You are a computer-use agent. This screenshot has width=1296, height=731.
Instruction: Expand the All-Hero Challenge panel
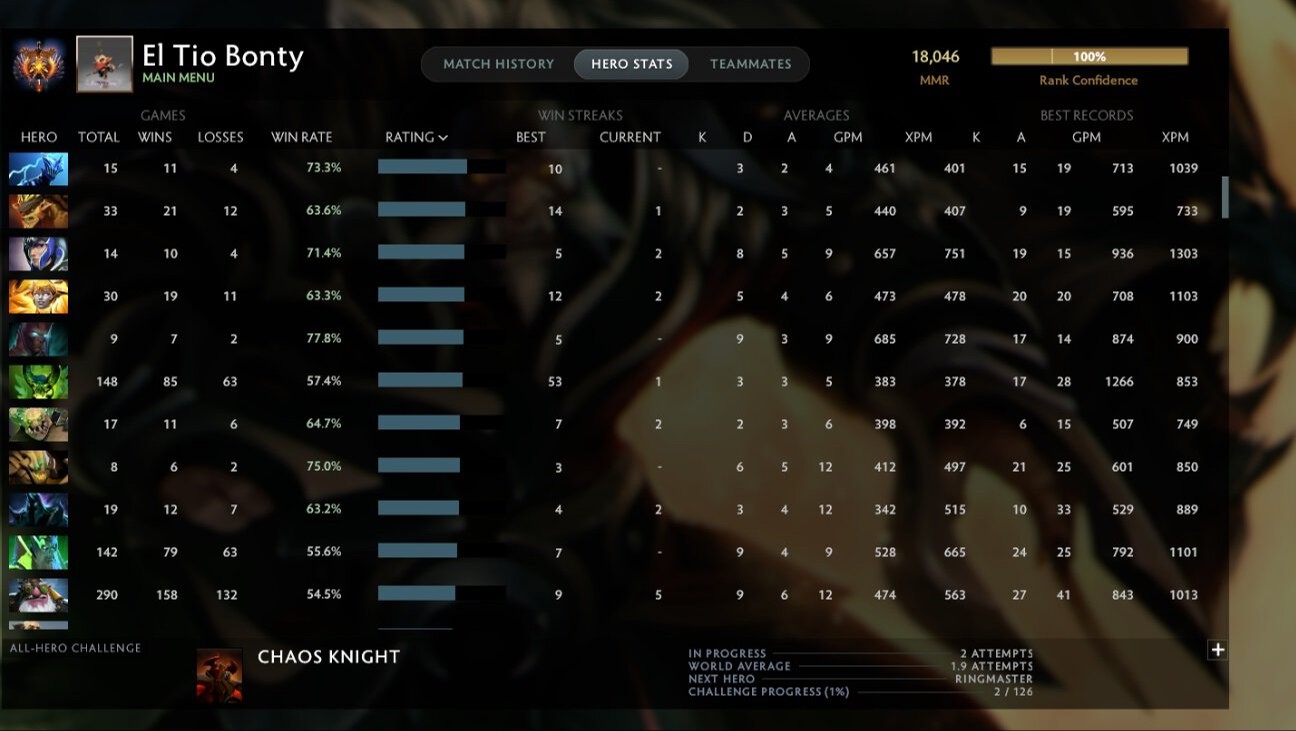pos(1217,650)
